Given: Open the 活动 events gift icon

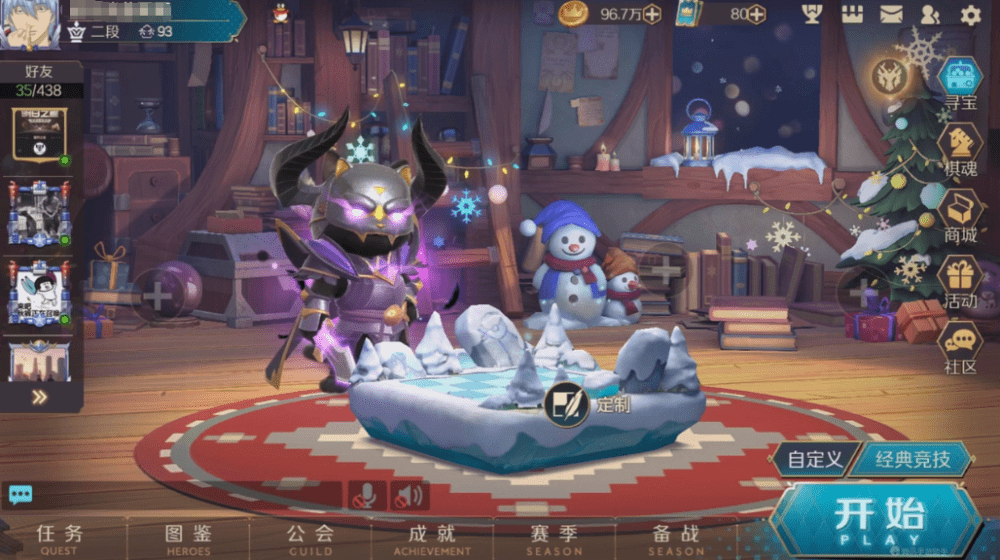Looking at the screenshot, I should pyautogui.click(x=960, y=281).
